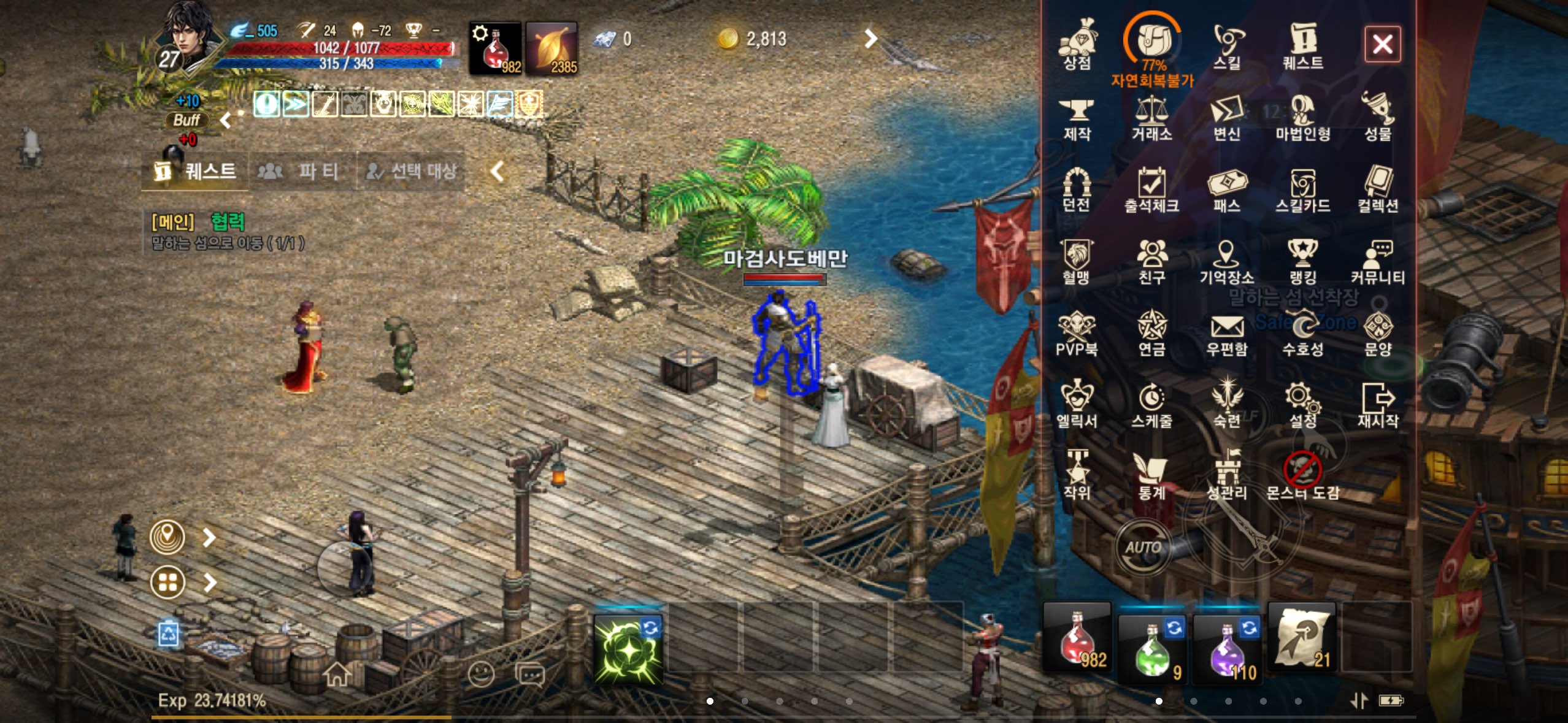The height and width of the screenshot is (723, 1568).
Task: Toggle the AUTO battle button
Action: pyautogui.click(x=1143, y=547)
